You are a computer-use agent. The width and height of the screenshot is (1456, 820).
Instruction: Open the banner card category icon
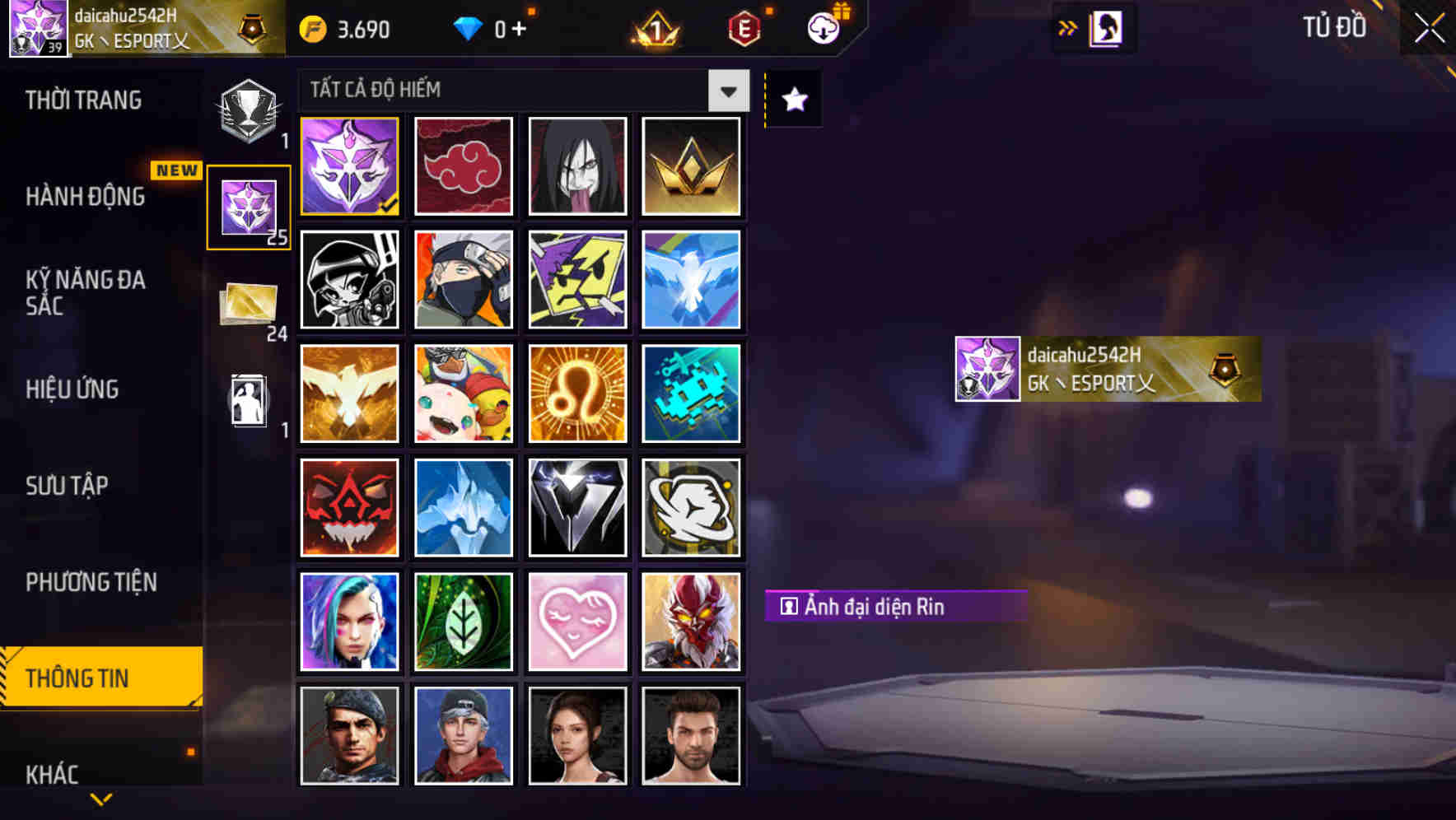[248, 305]
